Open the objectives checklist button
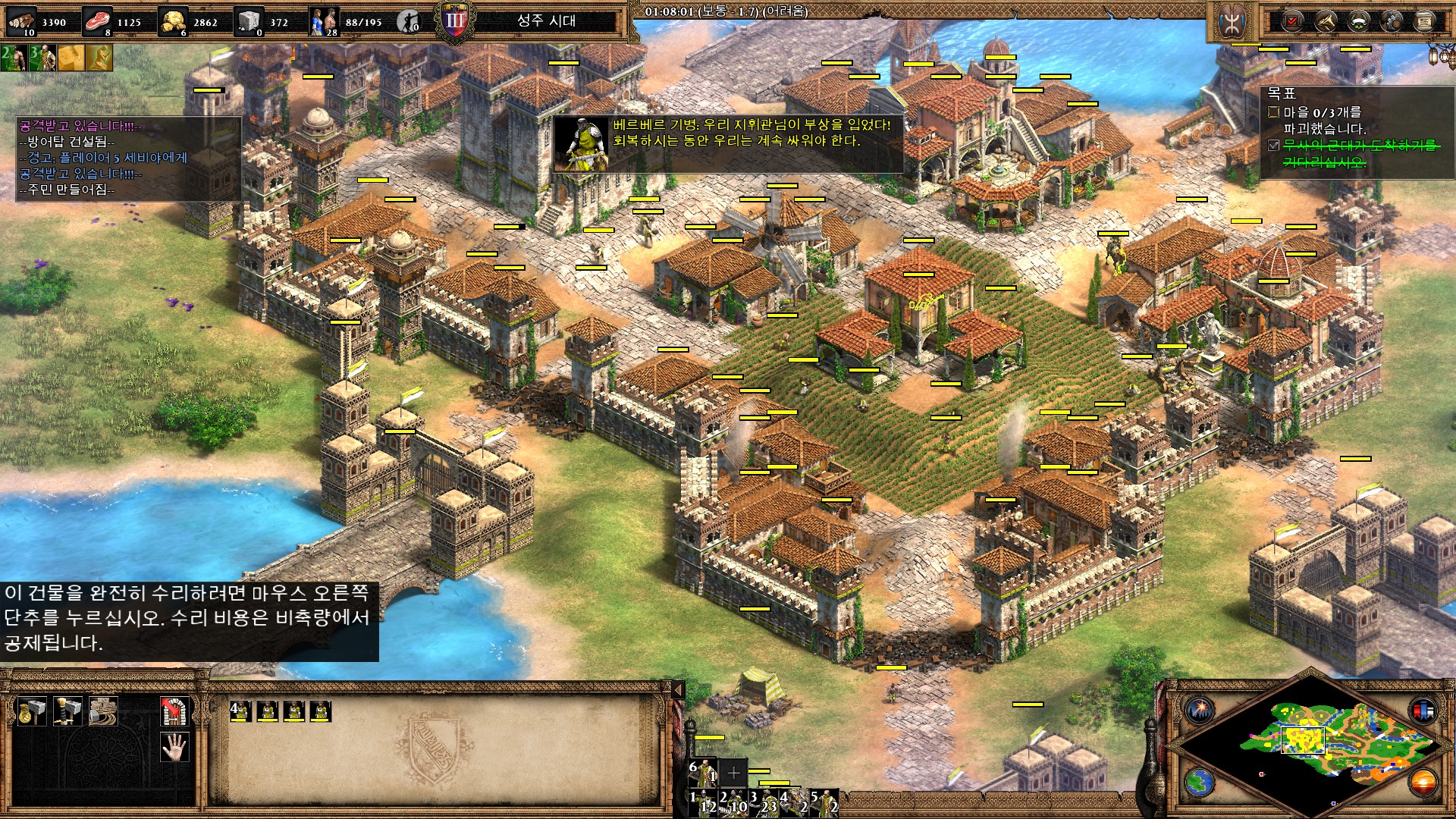This screenshot has height=819, width=1456. click(1291, 21)
